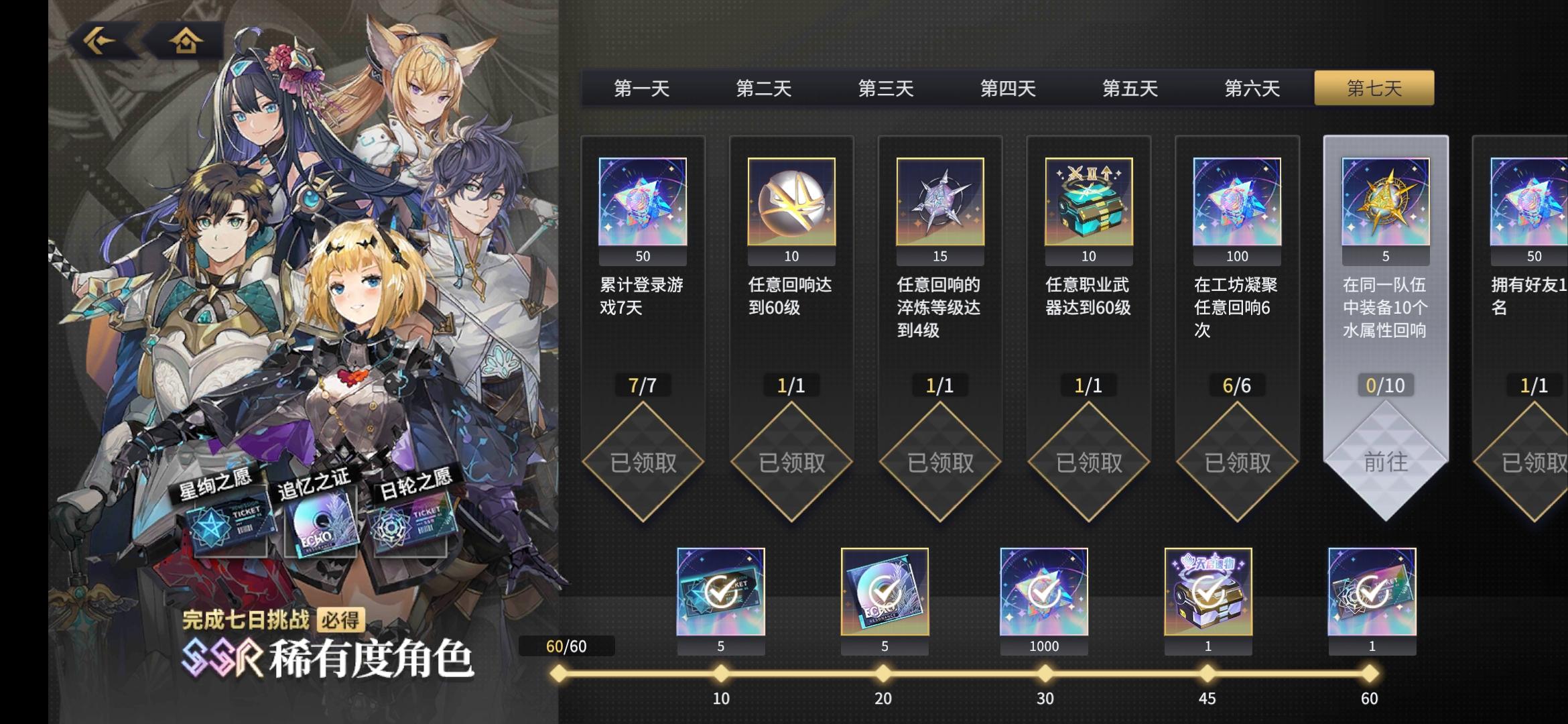Open the 第四天 tab
Image resolution: width=1568 pixels, height=724 pixels.
point(1009,88)
